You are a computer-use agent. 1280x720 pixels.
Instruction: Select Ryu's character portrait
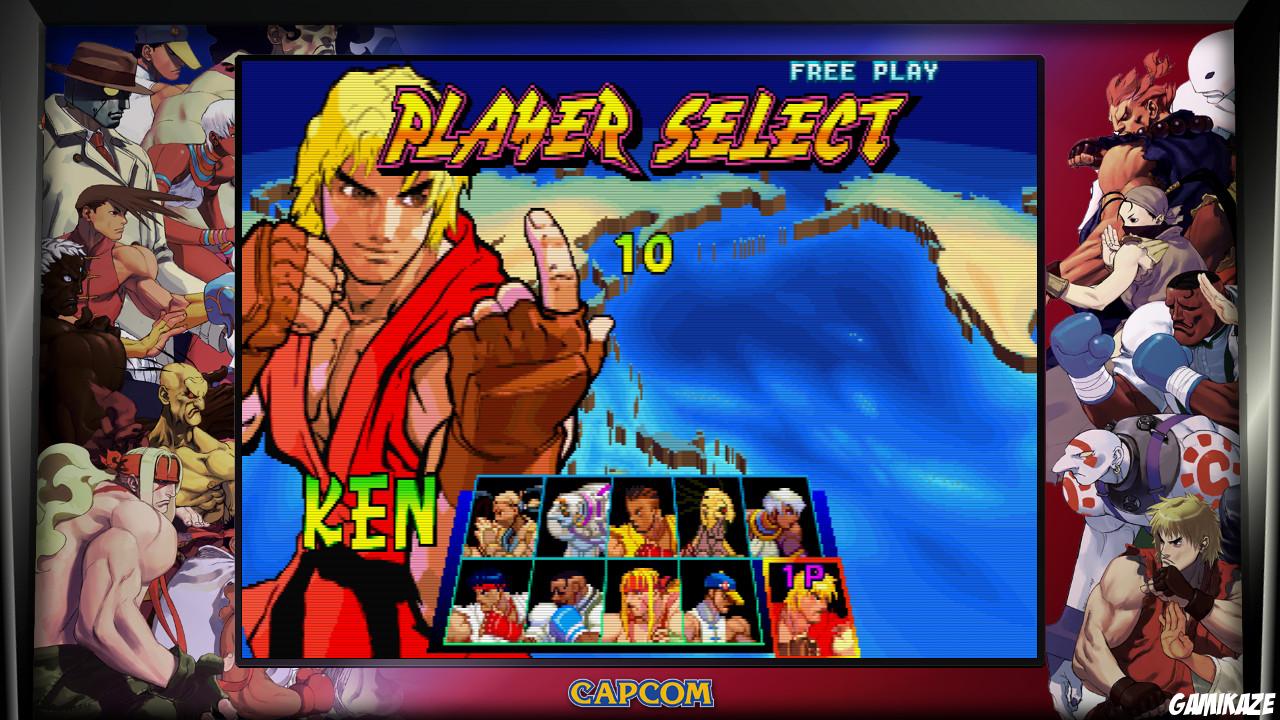(x=495, y=605)
